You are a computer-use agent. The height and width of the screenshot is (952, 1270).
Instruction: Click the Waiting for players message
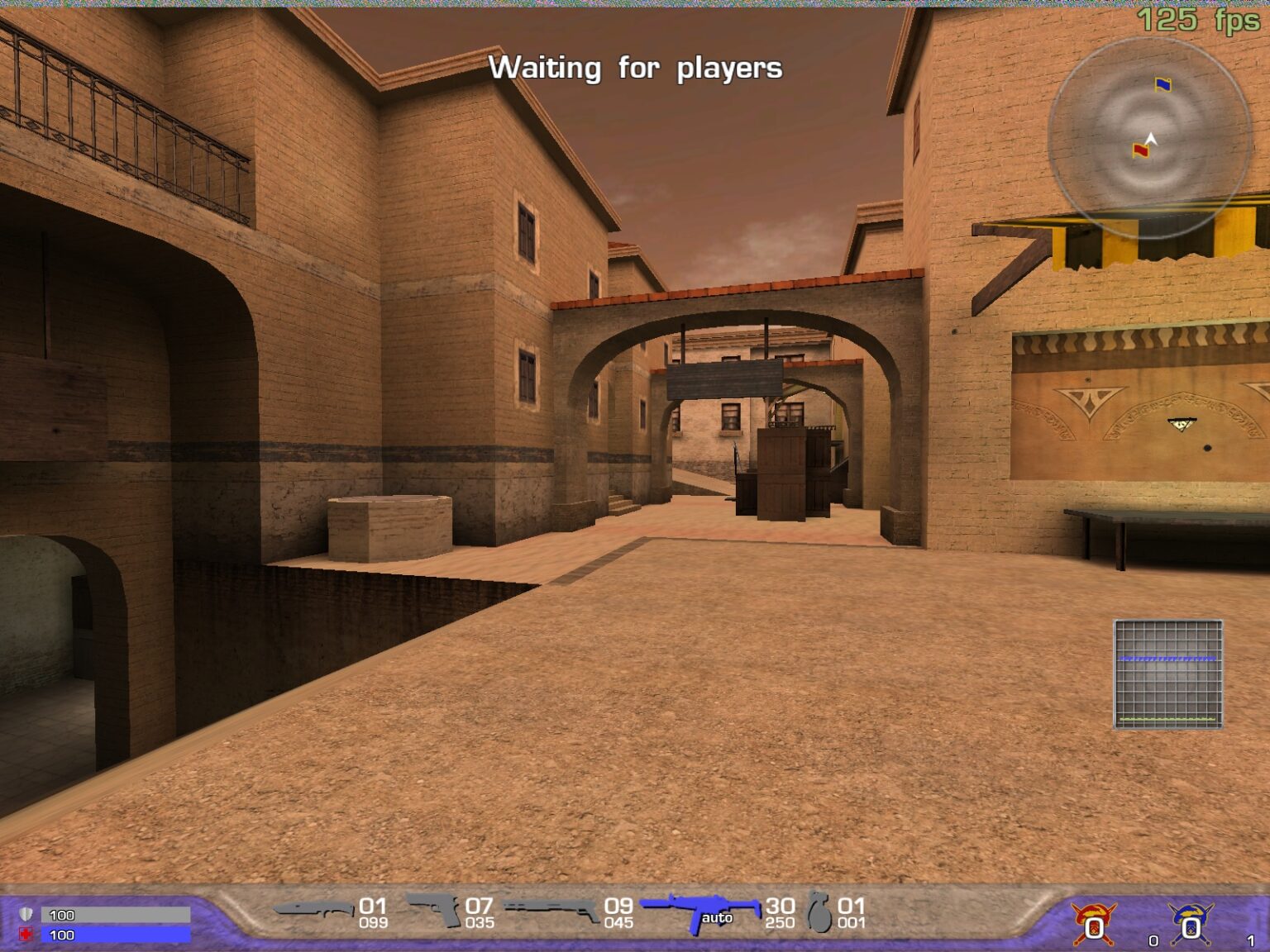tap(637, 68)
